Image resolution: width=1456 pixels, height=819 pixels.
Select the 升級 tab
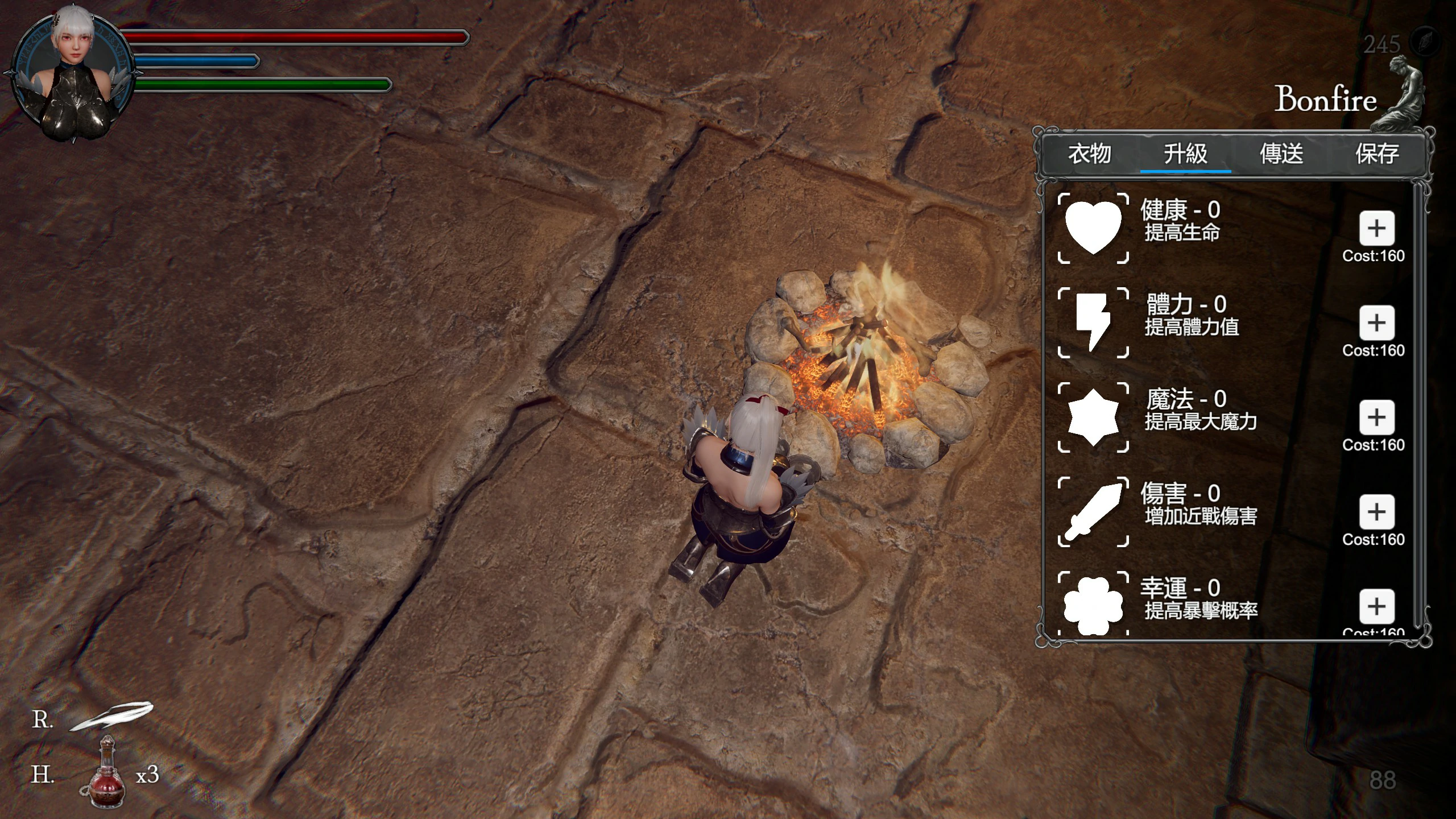click(1185, 154)
